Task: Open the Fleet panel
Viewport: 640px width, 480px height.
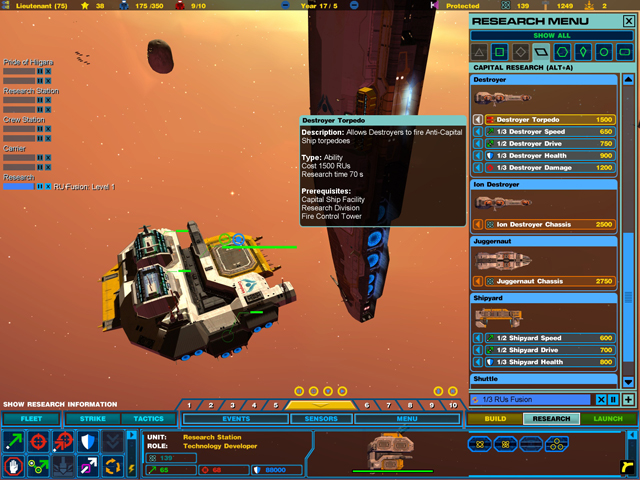Action: 30,419
